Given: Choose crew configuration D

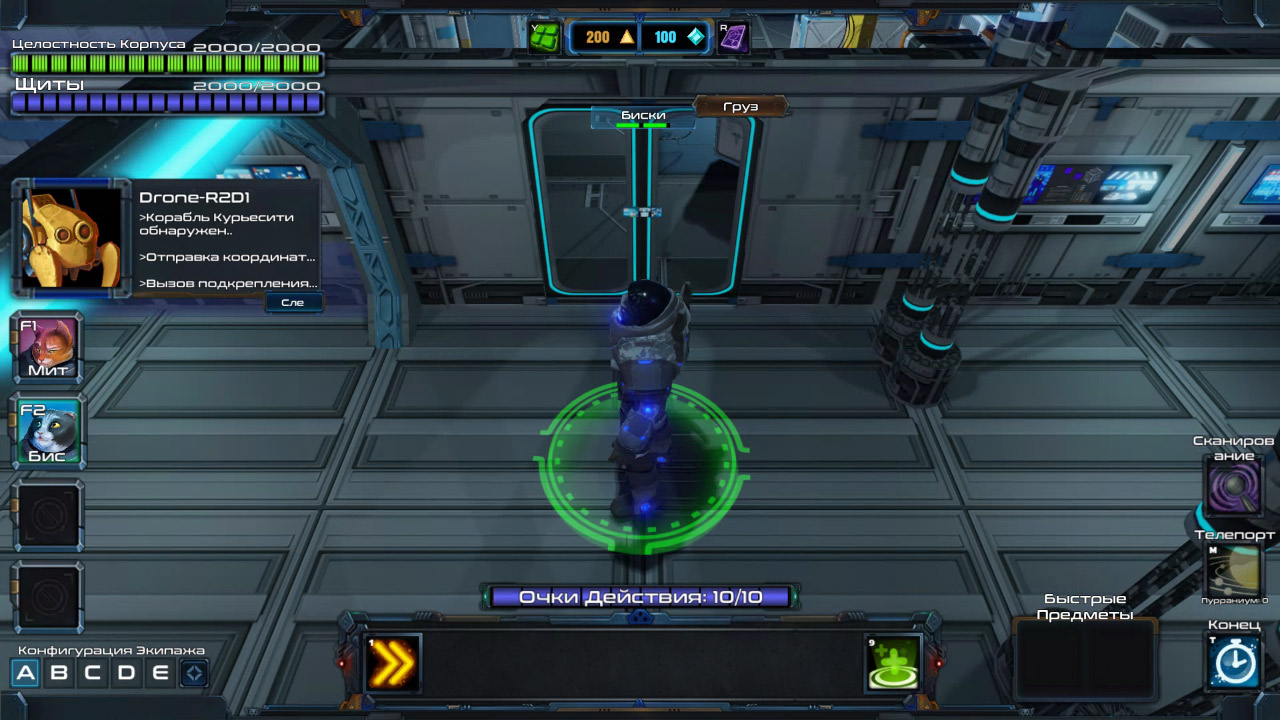Looking at the screenshot, I should click(x=127, y=673).
